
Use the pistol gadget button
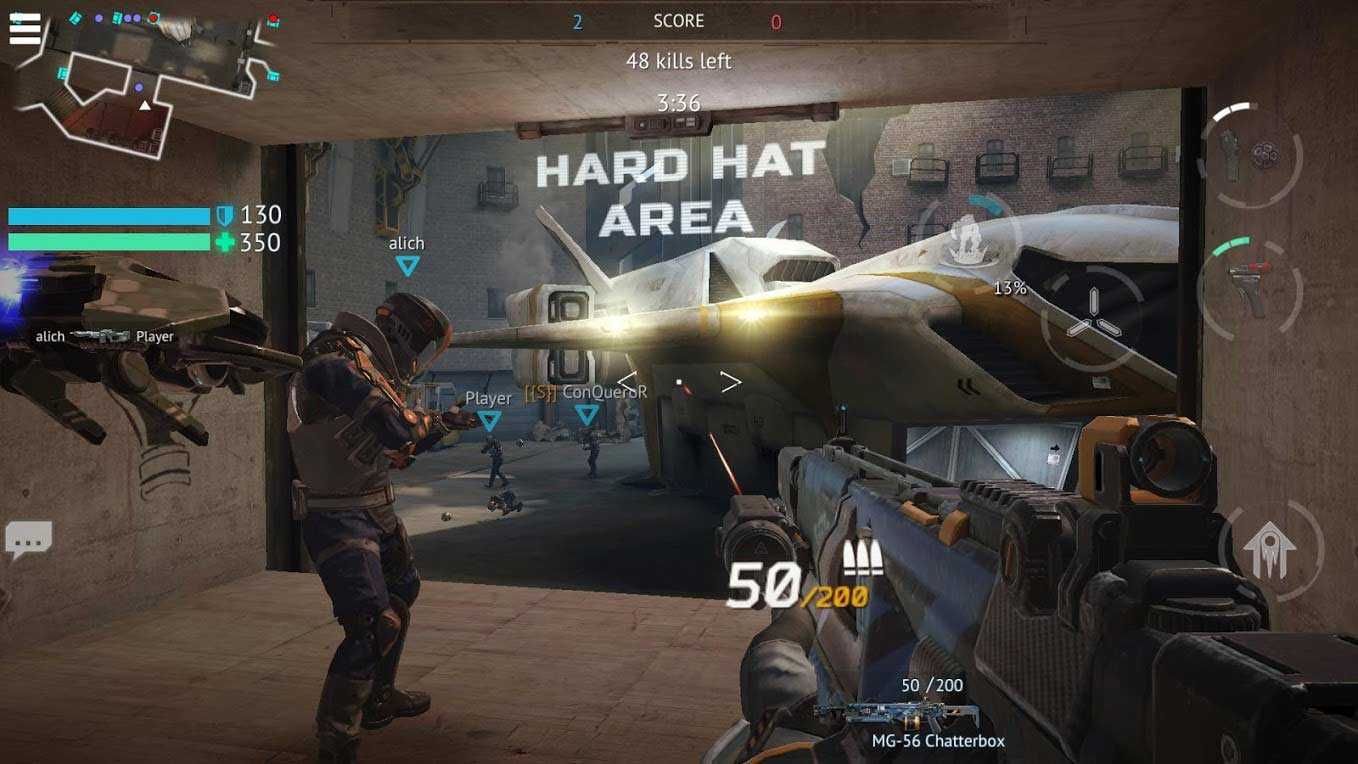click(1249, 288)
